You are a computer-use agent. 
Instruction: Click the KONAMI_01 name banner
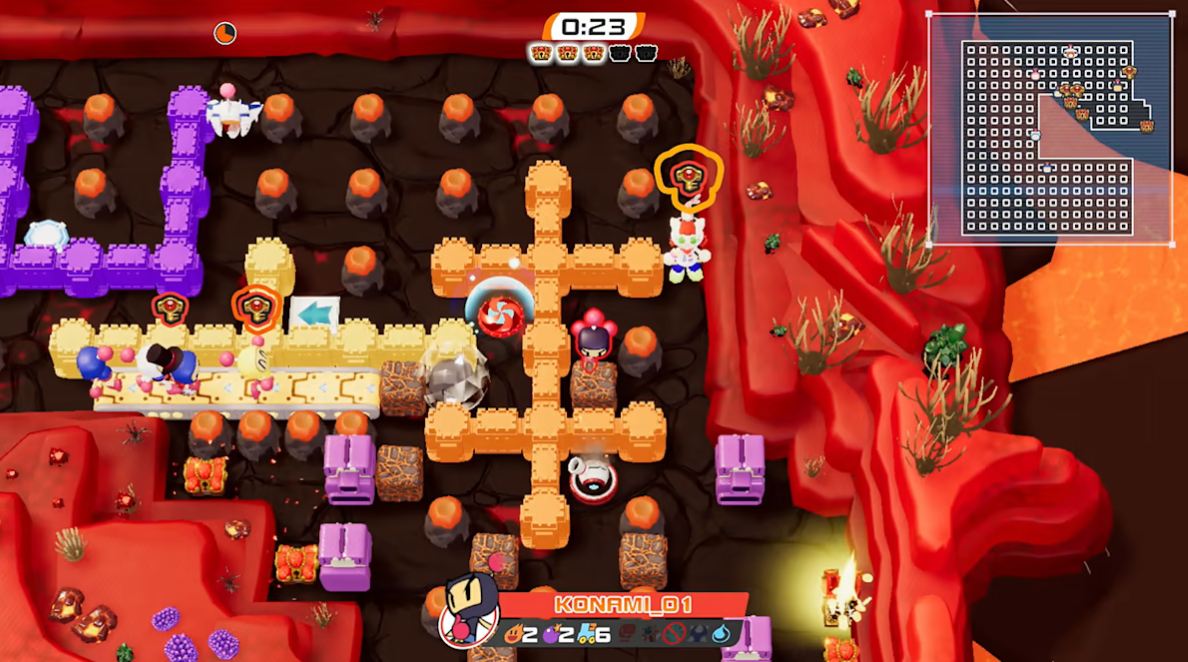(x=622, y=605)
